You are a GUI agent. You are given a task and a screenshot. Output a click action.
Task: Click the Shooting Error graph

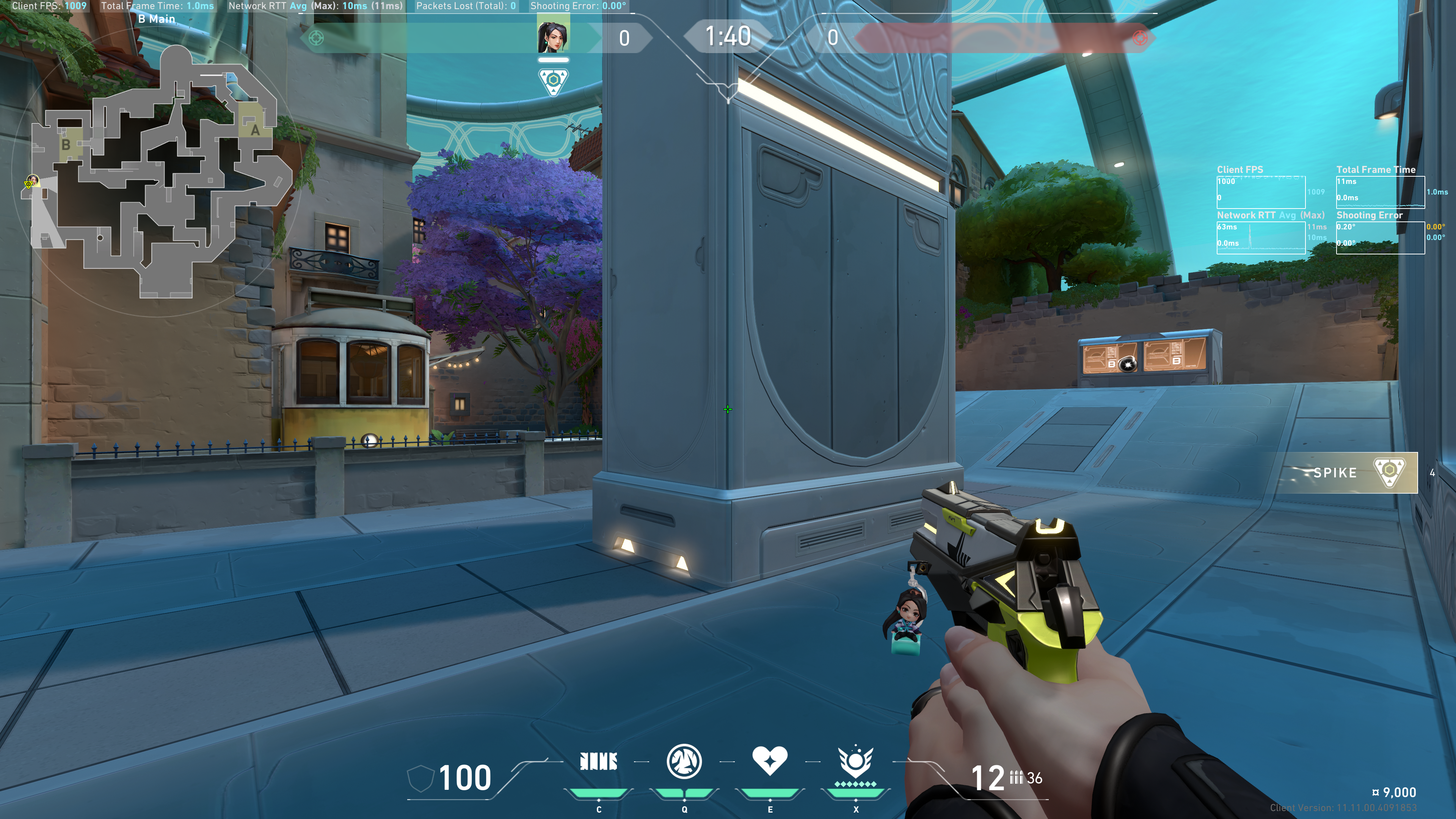1380,237
